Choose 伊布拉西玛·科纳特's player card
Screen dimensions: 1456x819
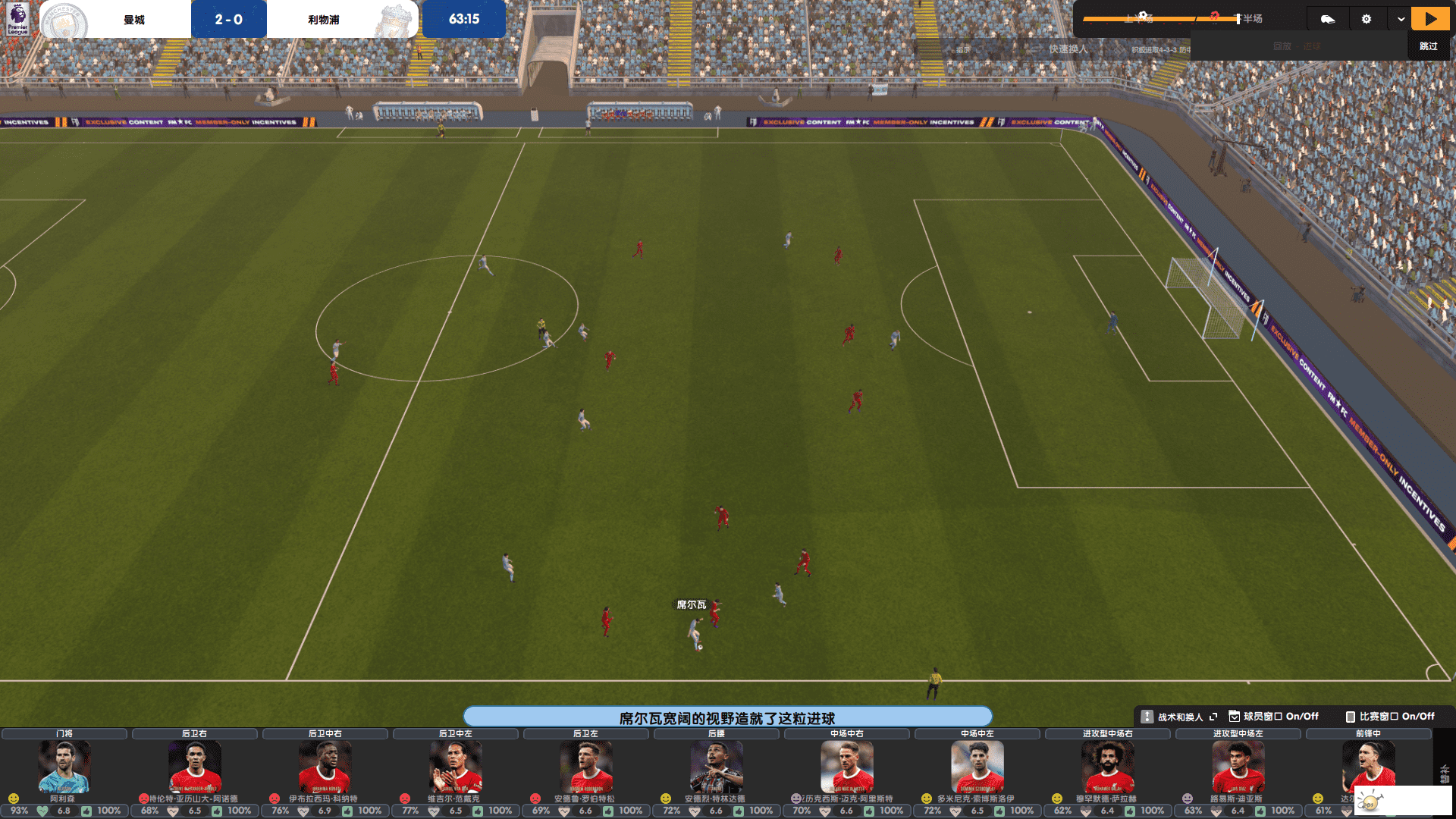click(325, 767)
